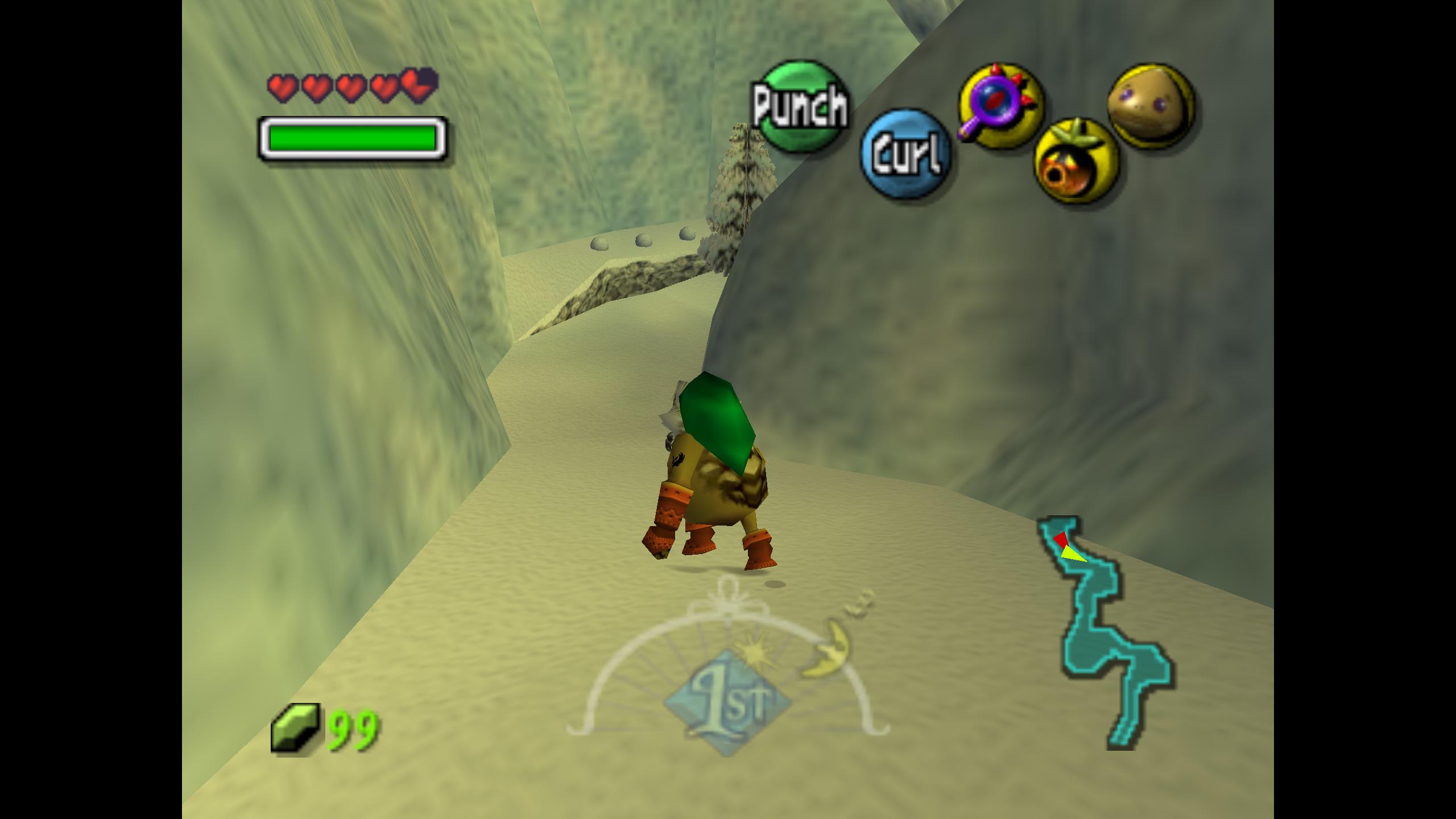
Task: Click the green Punch action button
Action: (x=801, y=106)
